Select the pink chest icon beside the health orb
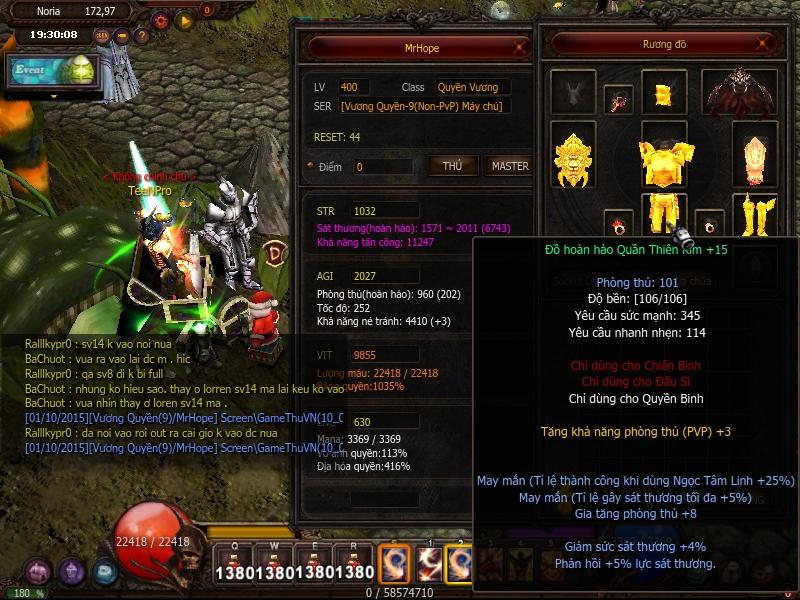This screenshot has width=800, height=600. pos(39,572)
